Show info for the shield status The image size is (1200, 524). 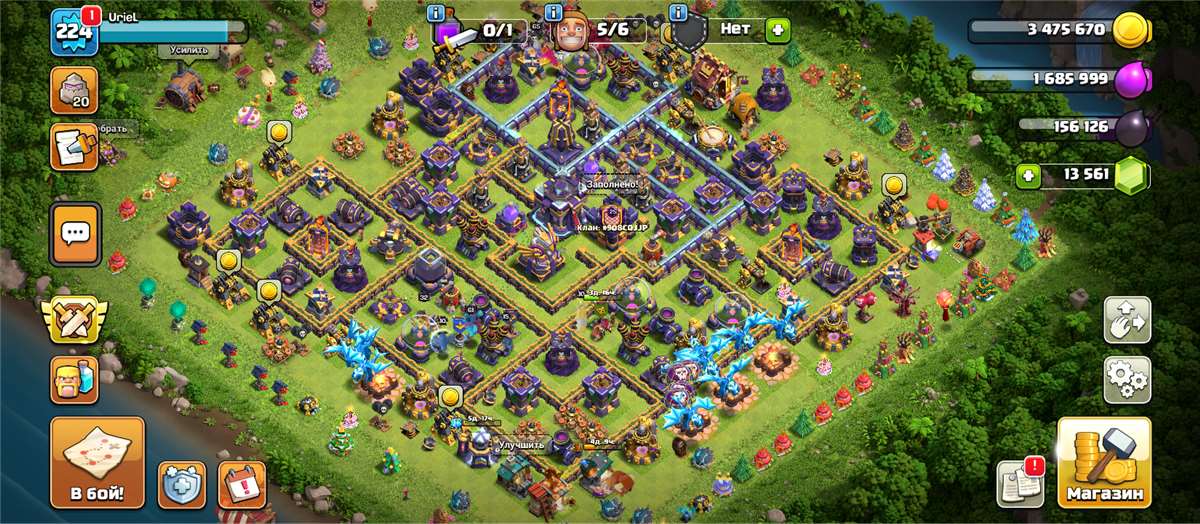coord(677,13)
